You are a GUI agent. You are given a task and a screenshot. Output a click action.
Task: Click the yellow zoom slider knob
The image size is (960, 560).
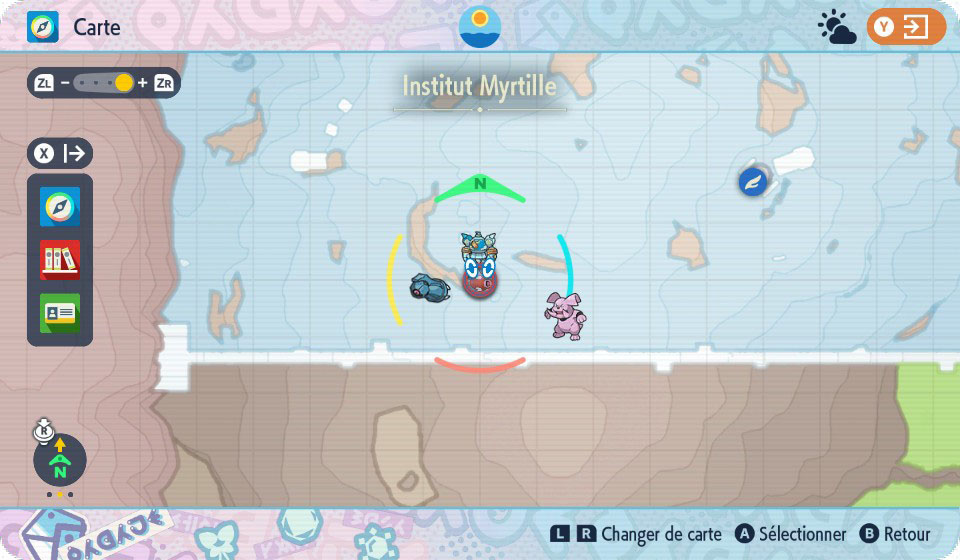pos(124,83)
